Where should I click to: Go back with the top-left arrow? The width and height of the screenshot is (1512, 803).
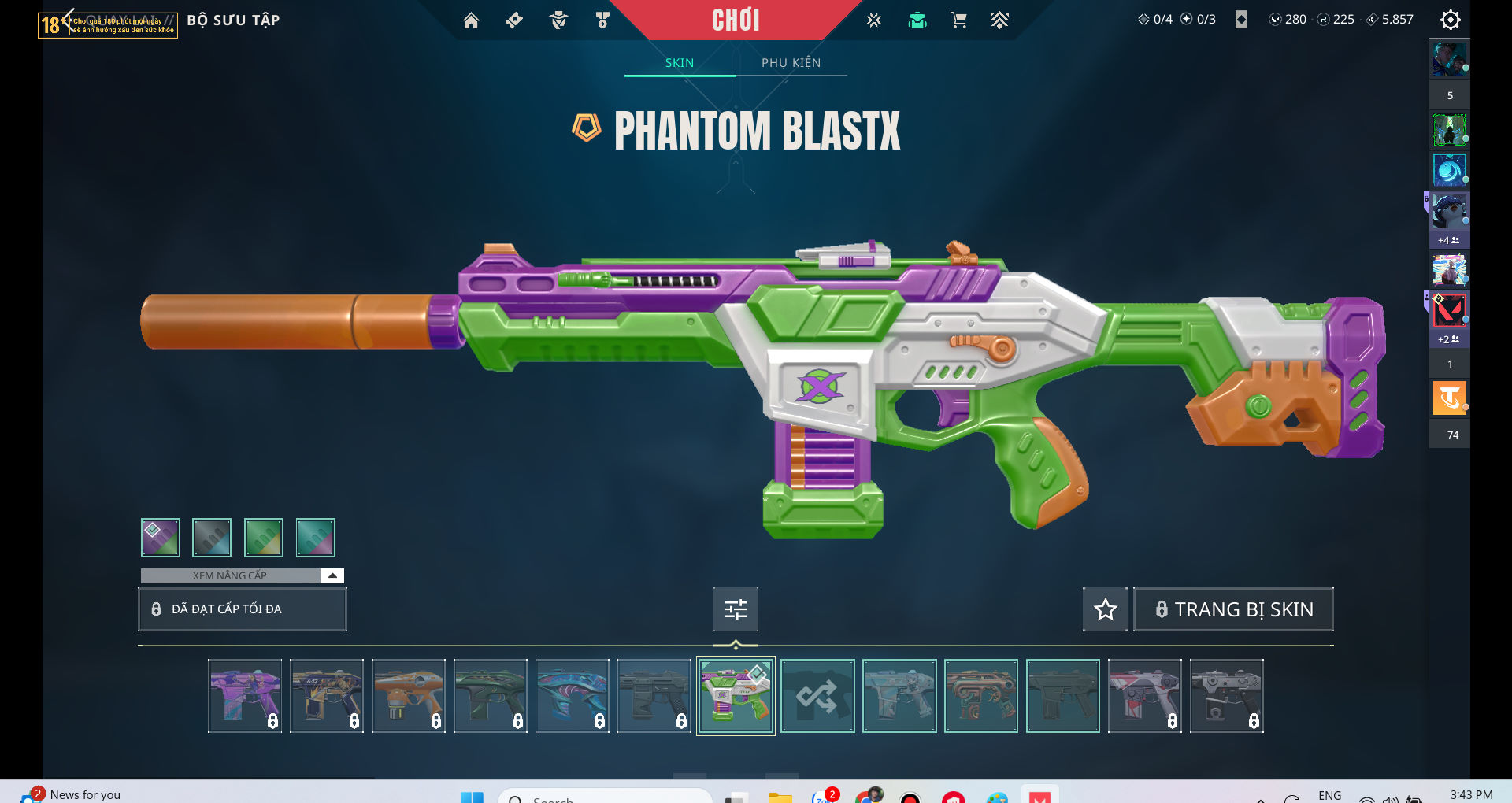tap(68, 19)
